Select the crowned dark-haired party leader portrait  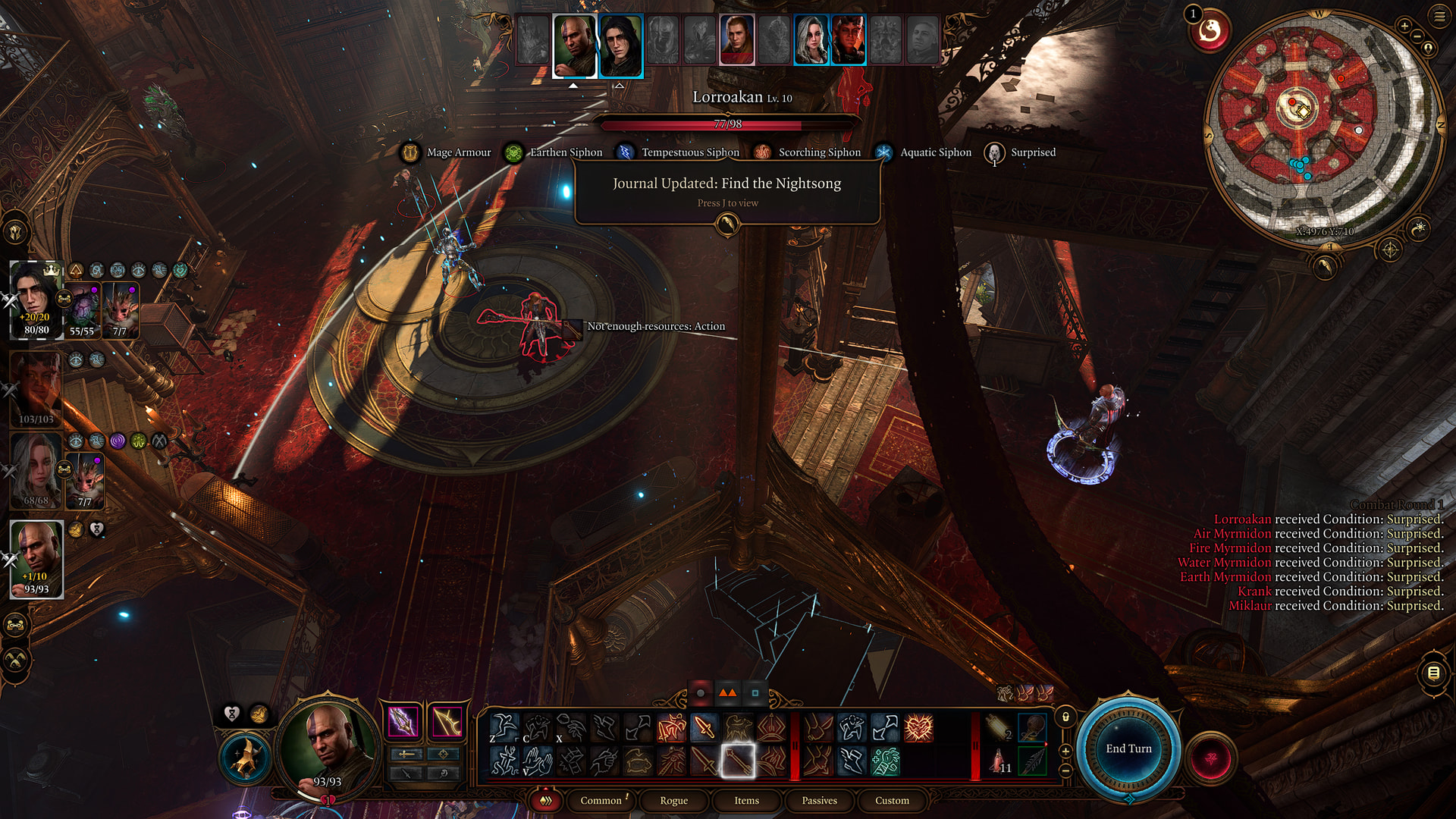[x=36, y=300]
